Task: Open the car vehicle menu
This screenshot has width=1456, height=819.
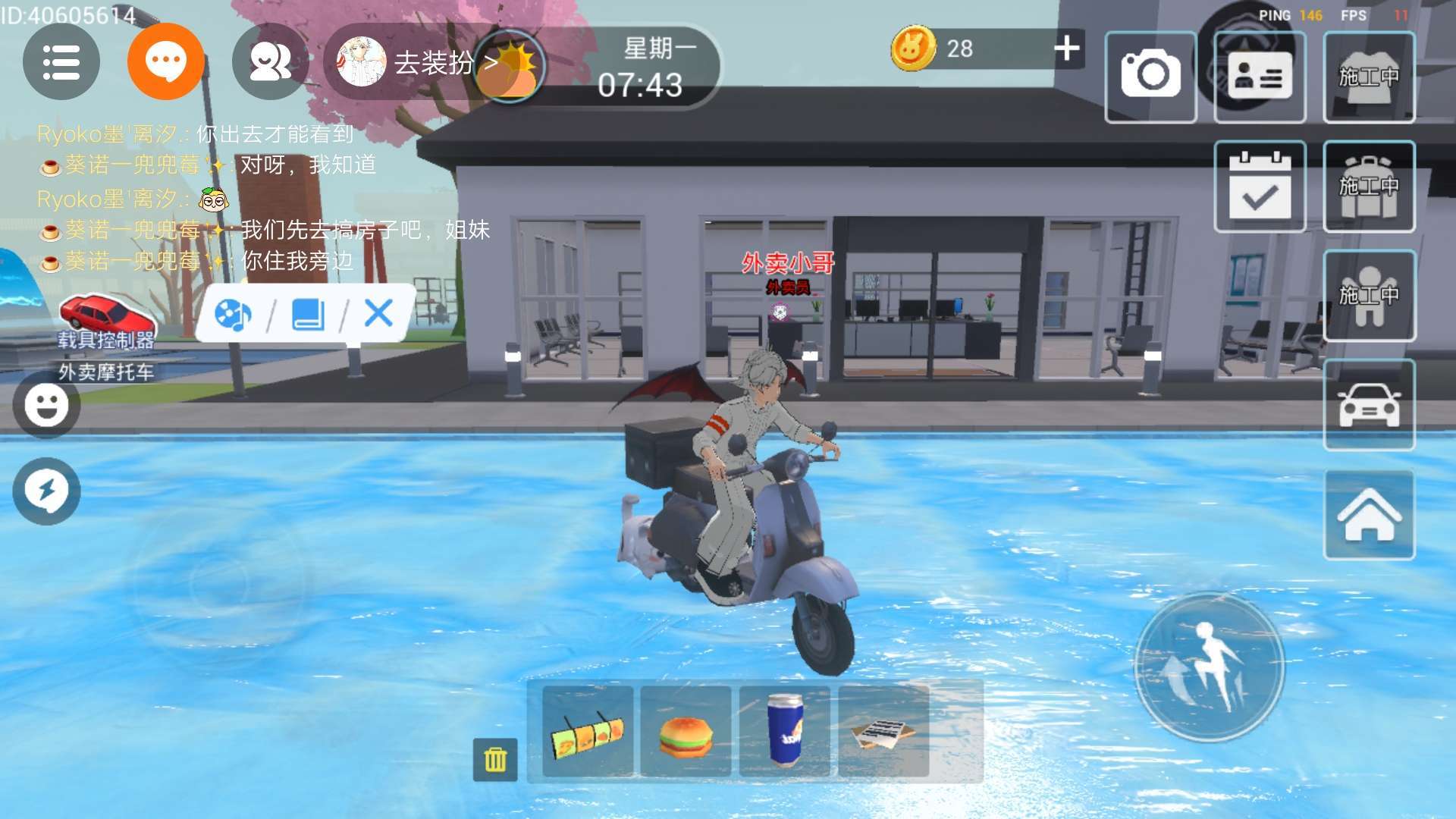Action: click(1369, 405)
